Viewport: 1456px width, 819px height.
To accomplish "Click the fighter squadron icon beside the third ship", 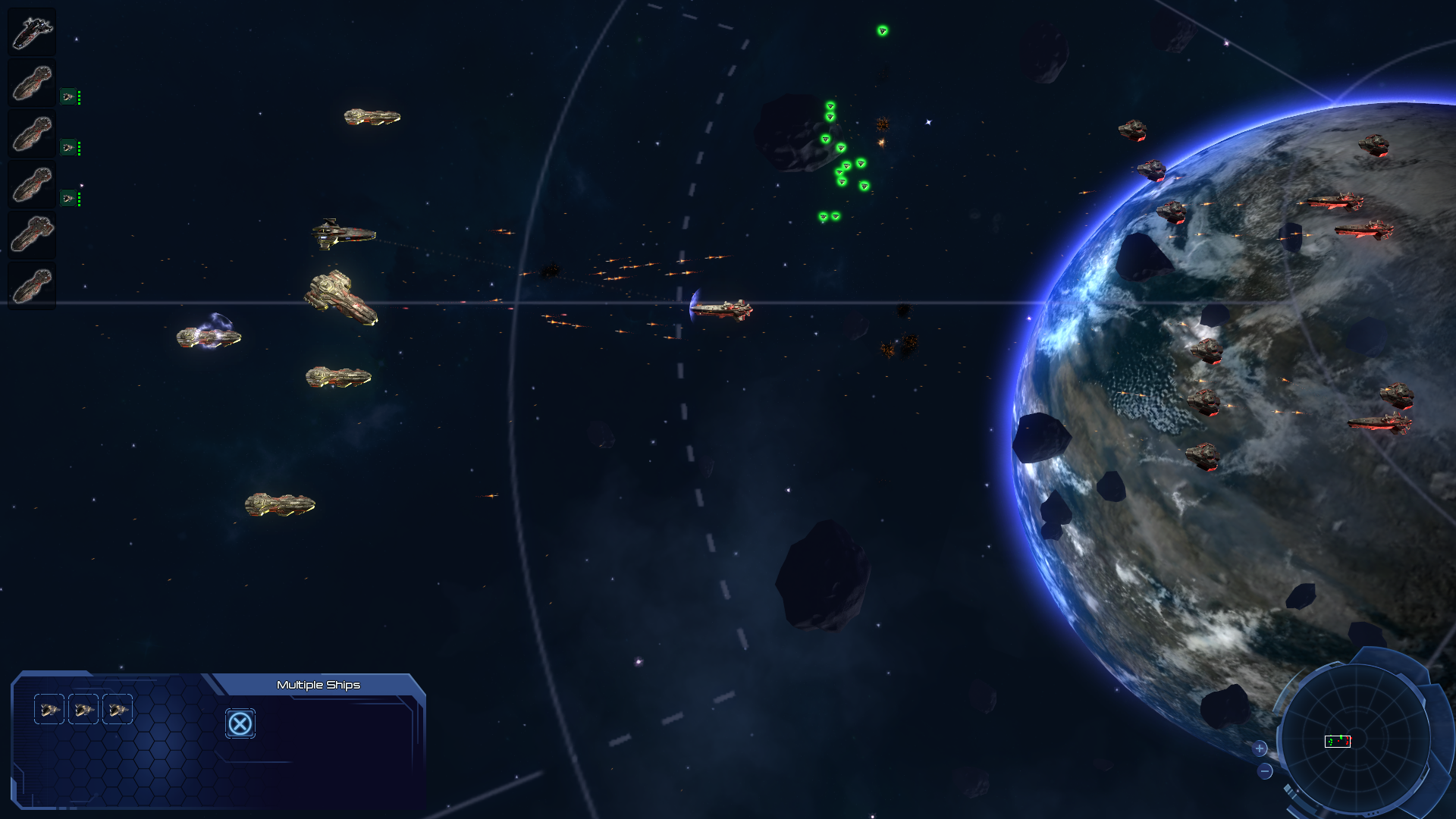I will (68, 148).
